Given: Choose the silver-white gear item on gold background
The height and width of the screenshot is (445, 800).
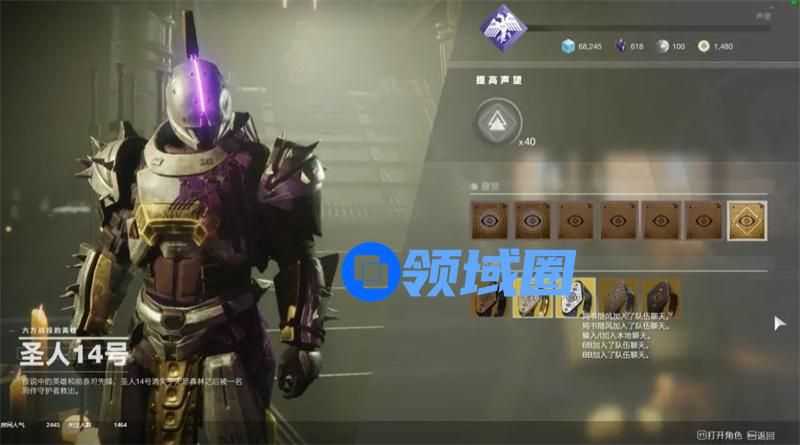Looking at the screenshot, I should point(576,297).
